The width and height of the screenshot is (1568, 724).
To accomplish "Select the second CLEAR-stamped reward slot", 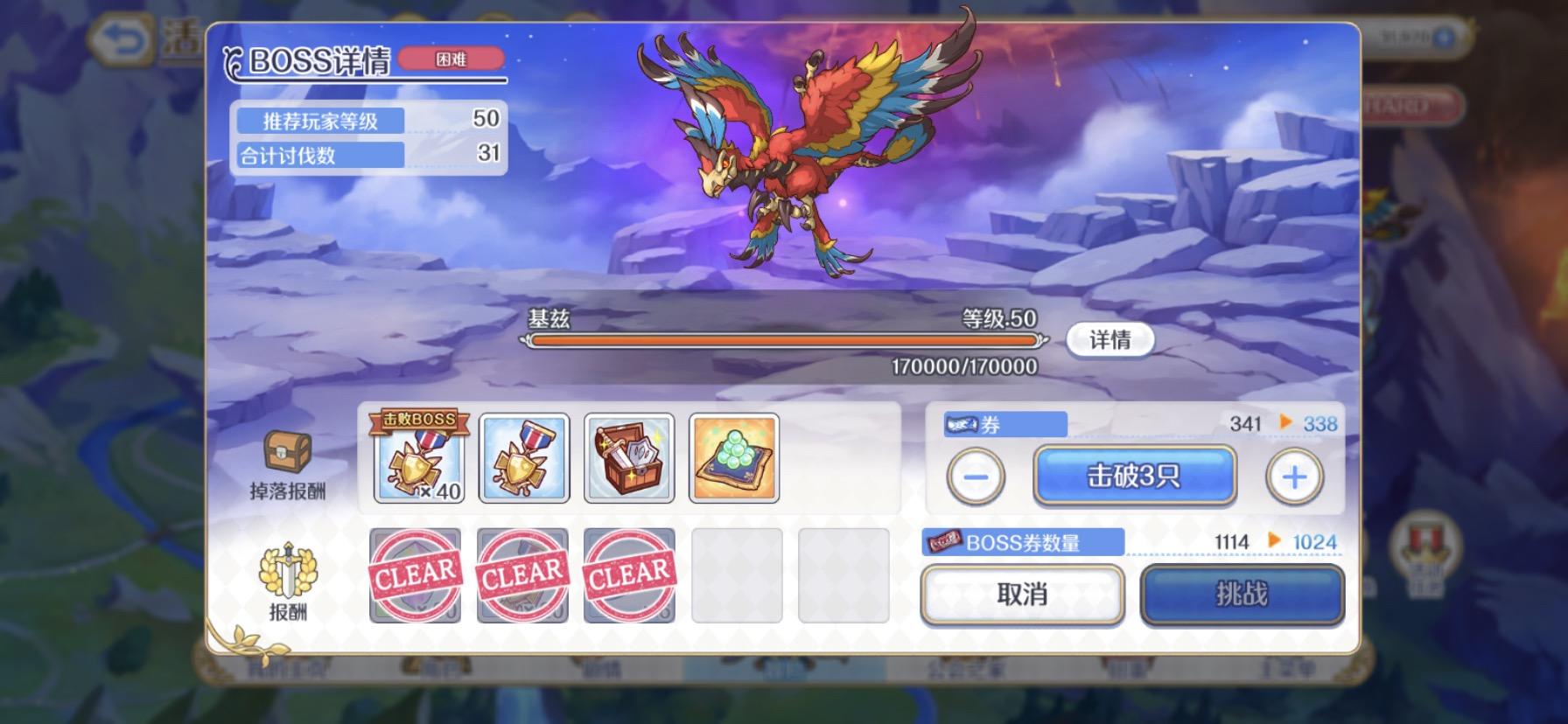I will click(x=523, y=576).
